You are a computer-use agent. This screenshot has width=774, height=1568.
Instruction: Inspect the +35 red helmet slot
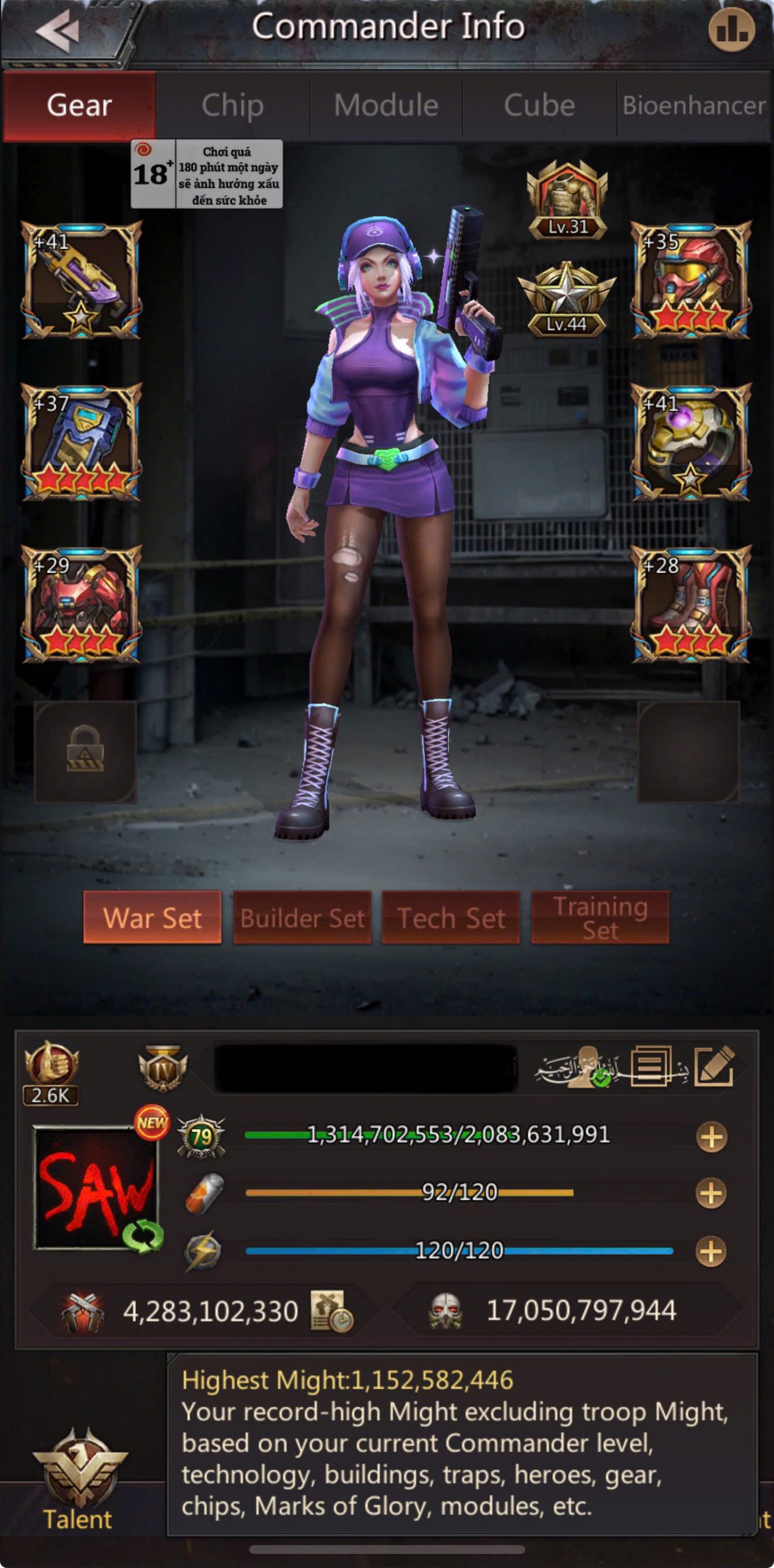point(691,281)
